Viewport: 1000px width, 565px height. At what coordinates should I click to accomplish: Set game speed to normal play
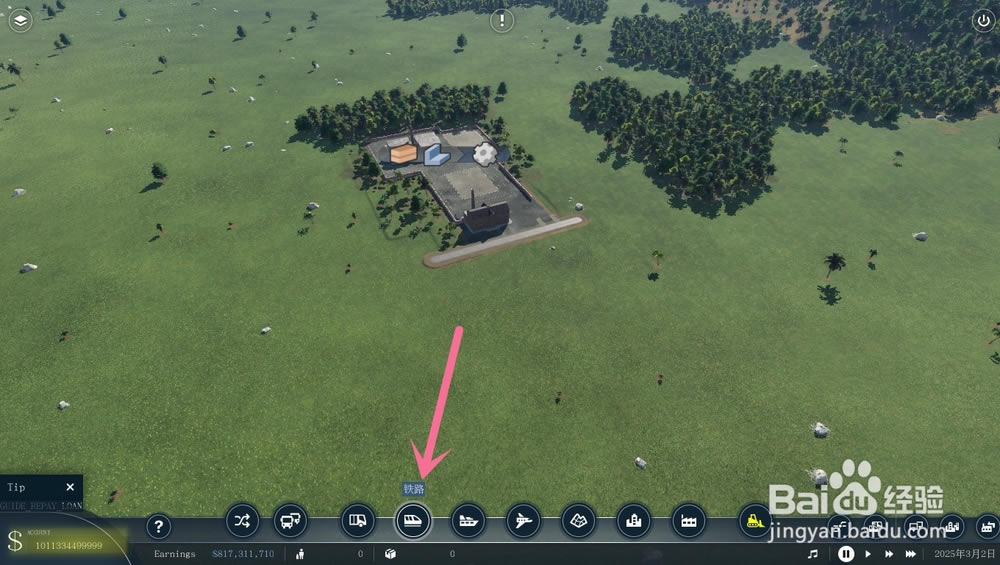[868, 554]
